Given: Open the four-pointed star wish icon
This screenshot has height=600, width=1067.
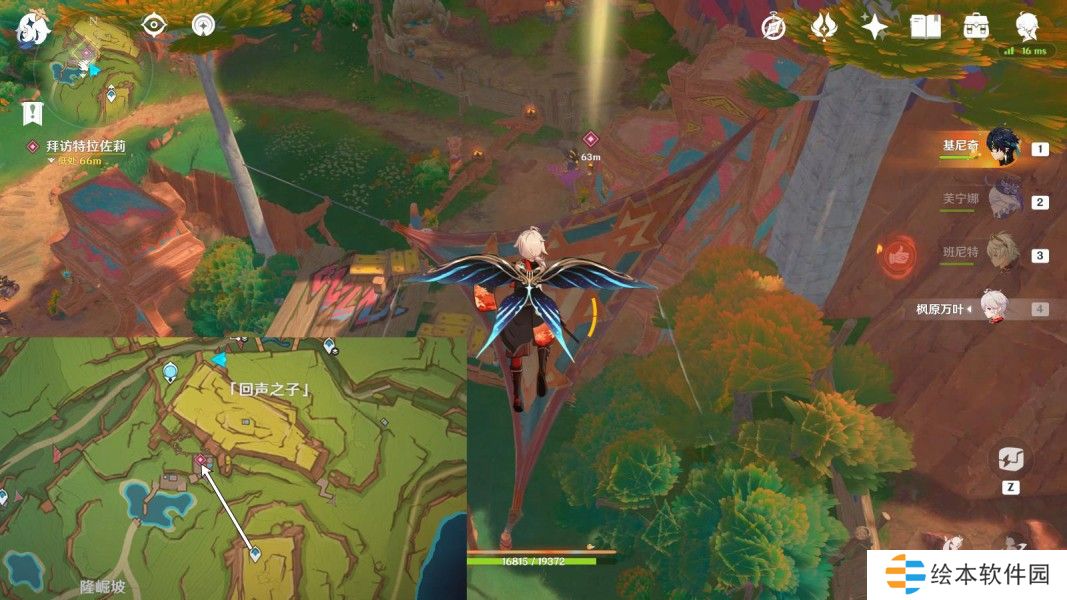Looking at the screenshot, I should tap(874, 27).
